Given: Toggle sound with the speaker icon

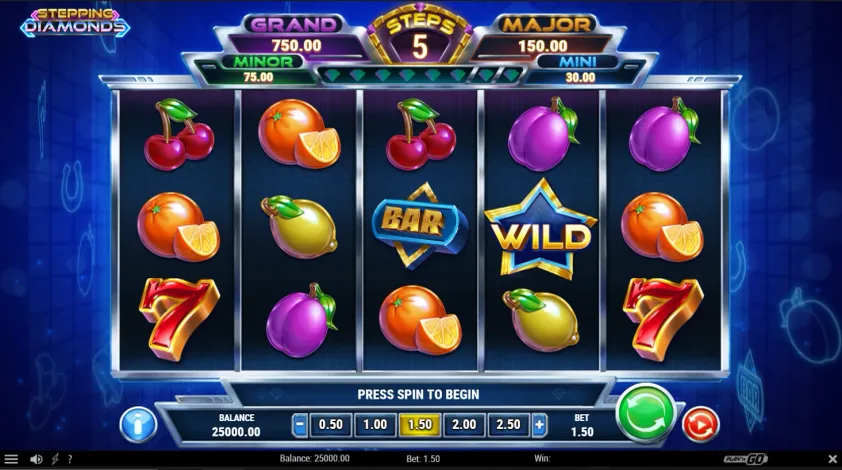Looking at the screenshot, I should (x=37, y=459).
